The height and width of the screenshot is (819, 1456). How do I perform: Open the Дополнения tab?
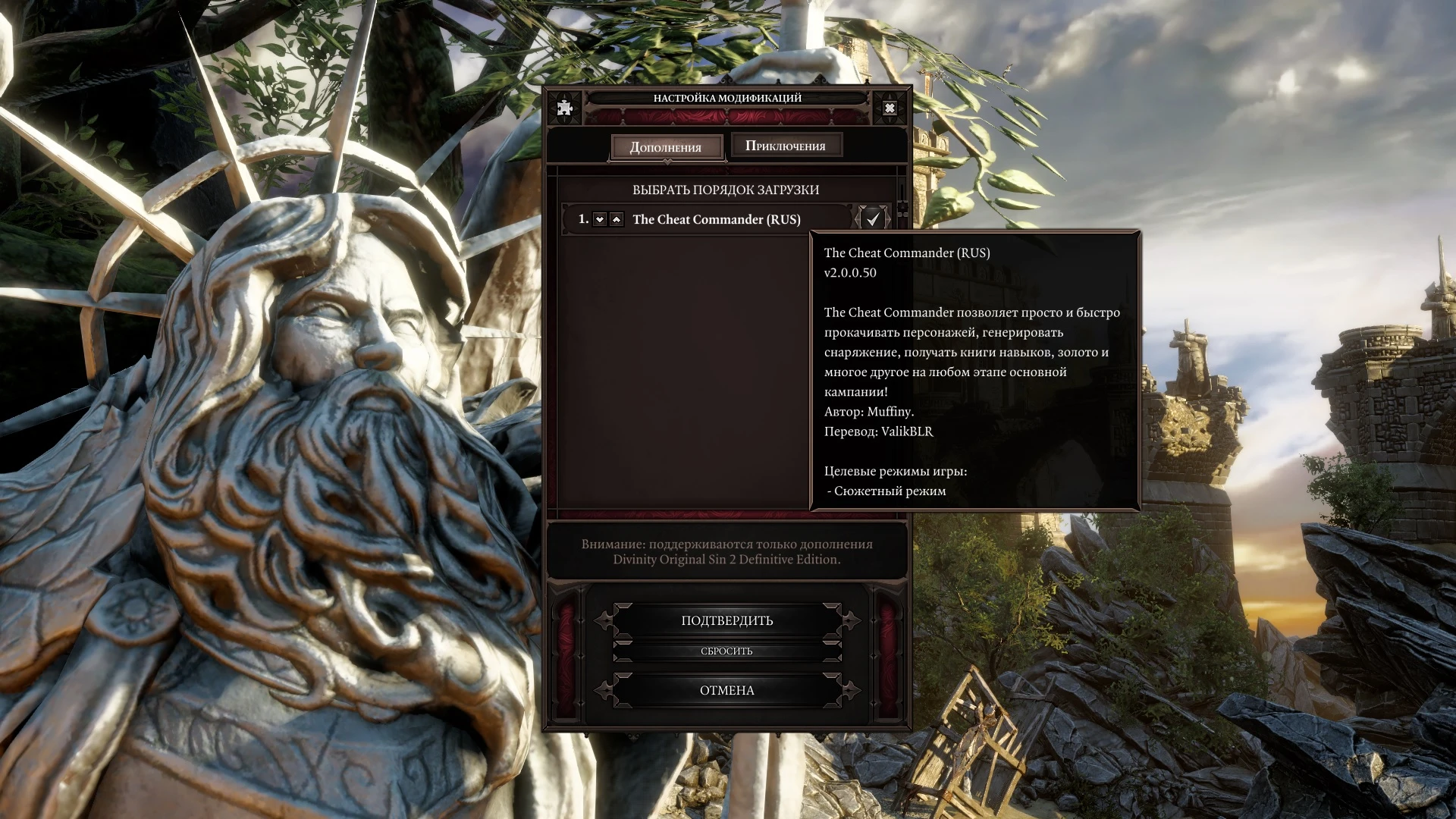(667, 146)
